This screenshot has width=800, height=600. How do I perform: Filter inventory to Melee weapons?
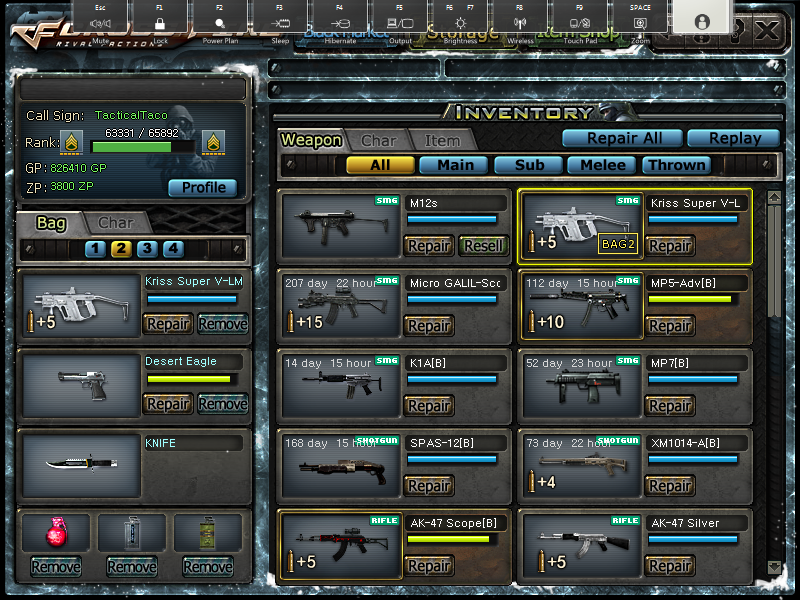603,165
